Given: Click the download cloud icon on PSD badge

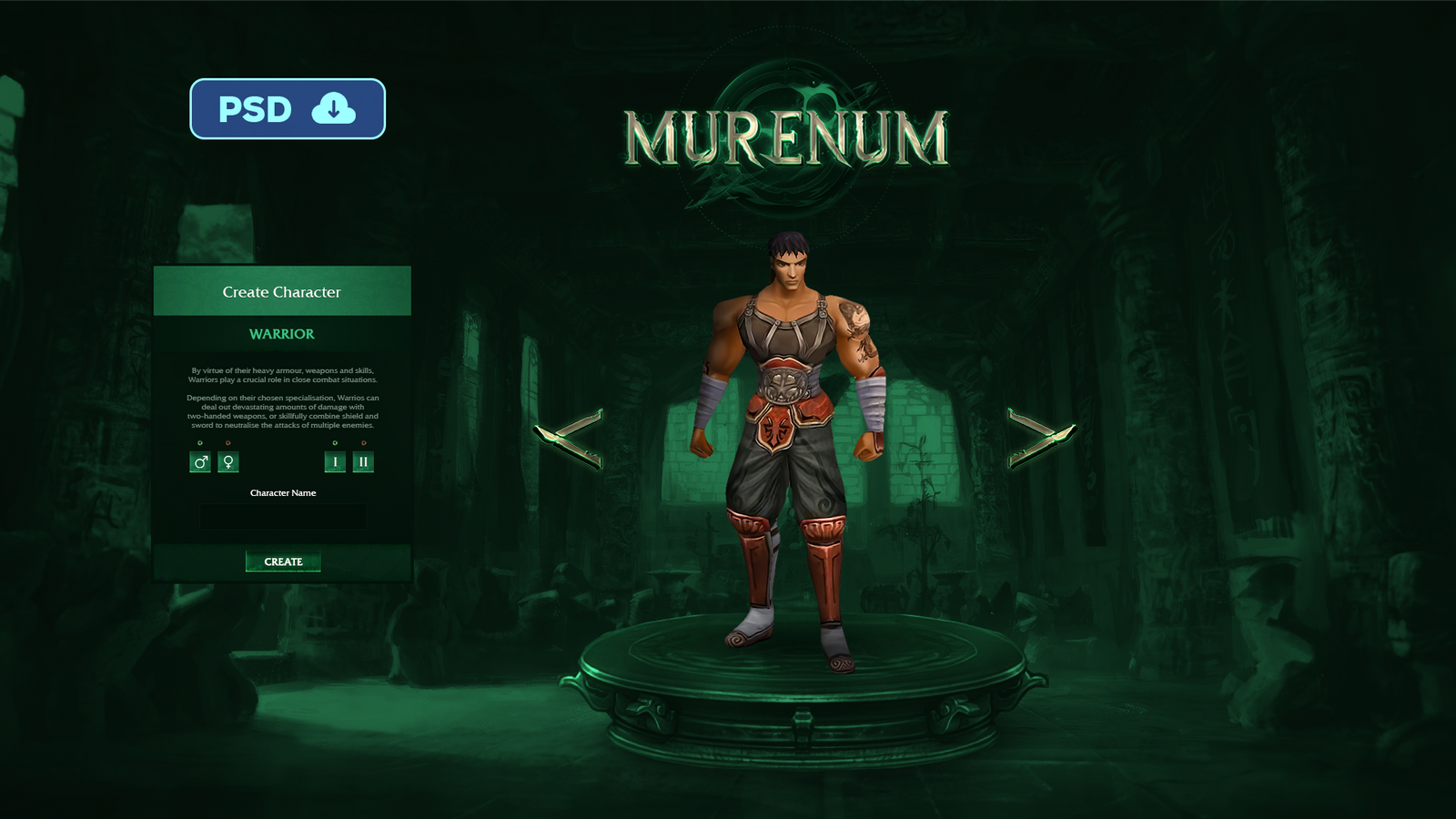Looking at the screenshot, I should [334, 109].
